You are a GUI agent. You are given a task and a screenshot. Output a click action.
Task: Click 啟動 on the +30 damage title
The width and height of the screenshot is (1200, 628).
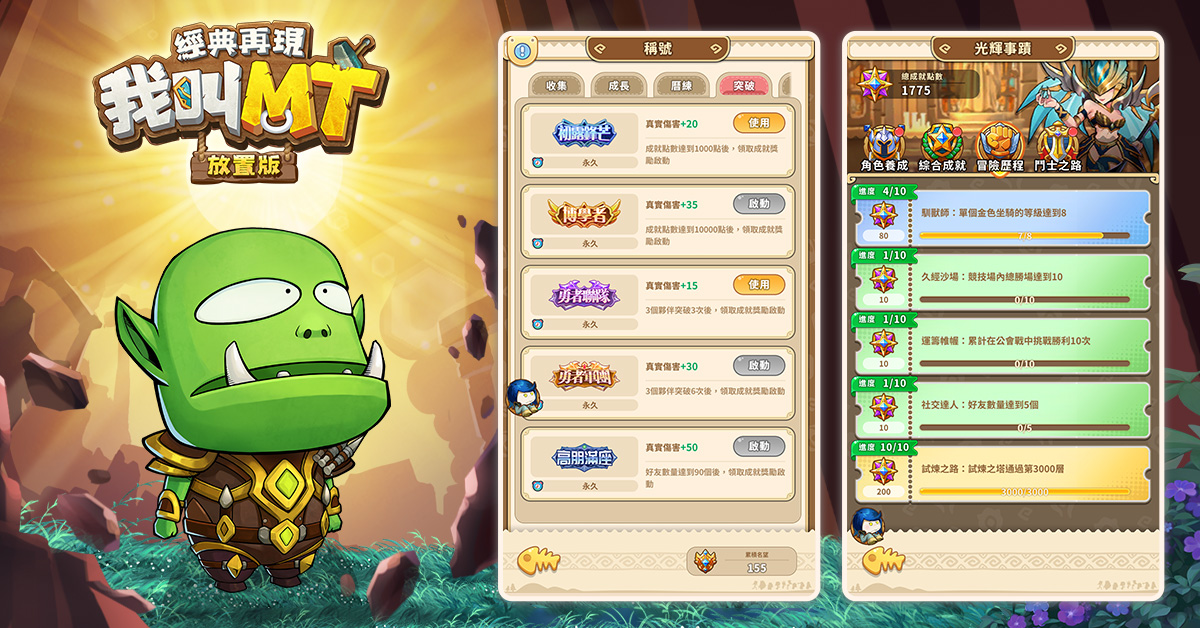pyautogui.click(x=759, y=366)
